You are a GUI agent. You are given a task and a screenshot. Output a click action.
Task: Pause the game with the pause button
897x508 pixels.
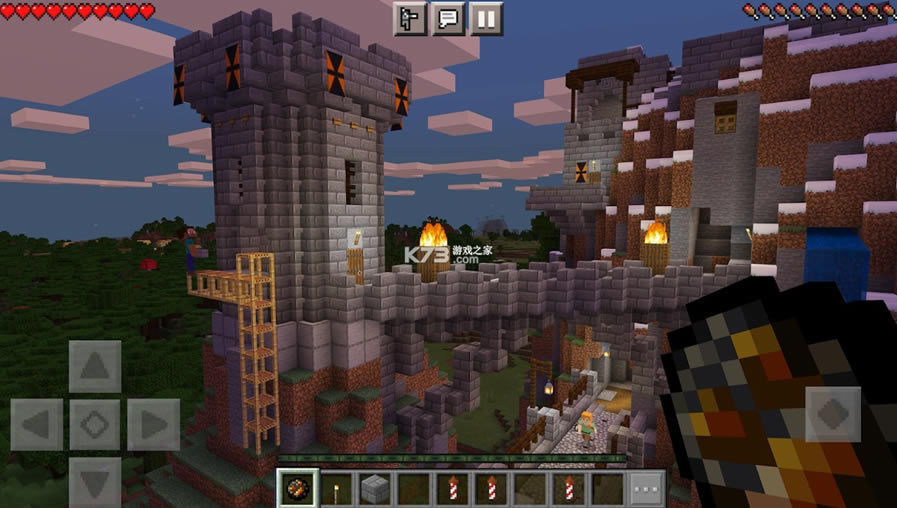[x=486, y=18]
